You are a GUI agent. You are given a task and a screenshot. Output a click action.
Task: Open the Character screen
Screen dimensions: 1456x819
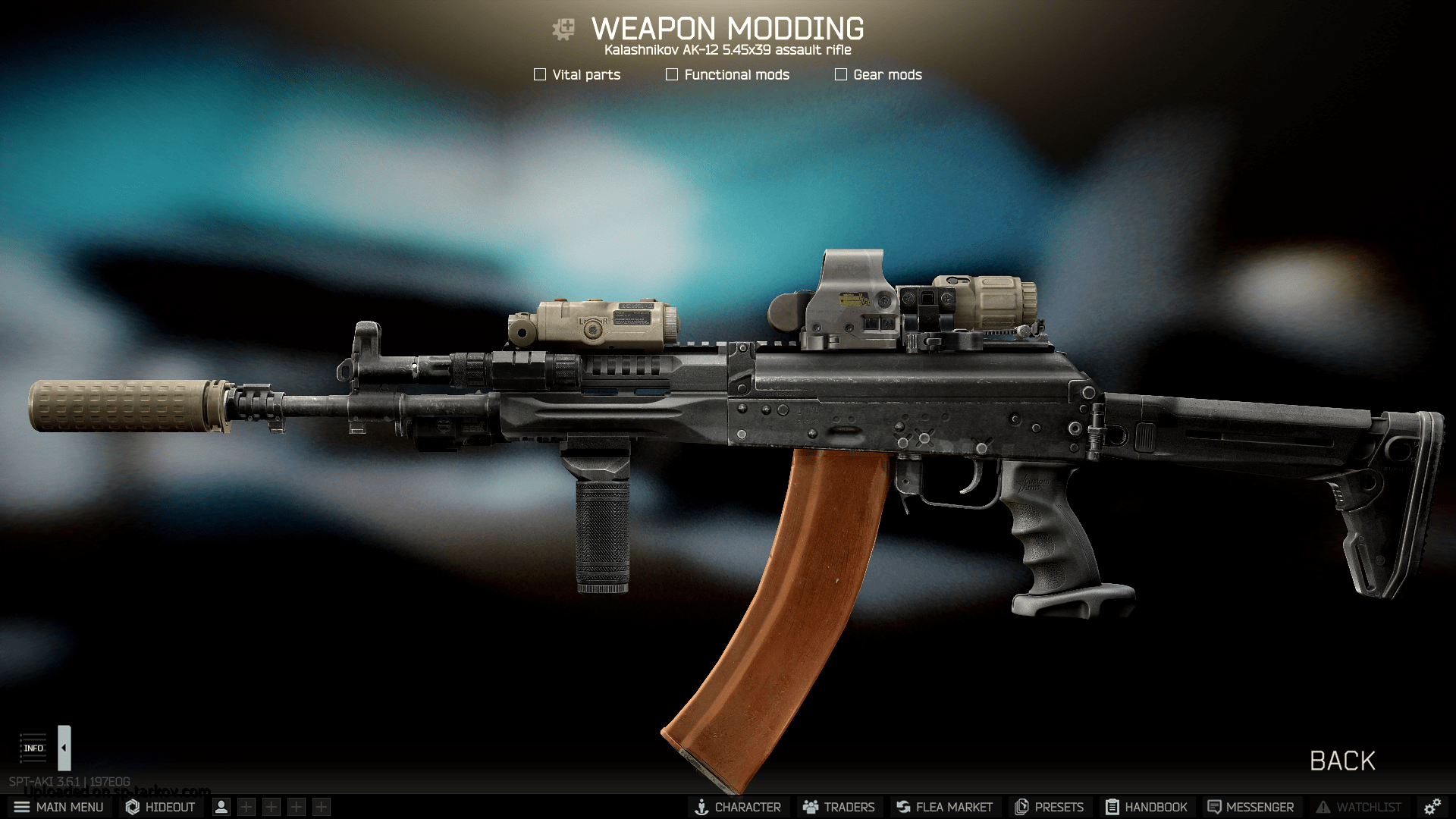click(x=738, y=807)
